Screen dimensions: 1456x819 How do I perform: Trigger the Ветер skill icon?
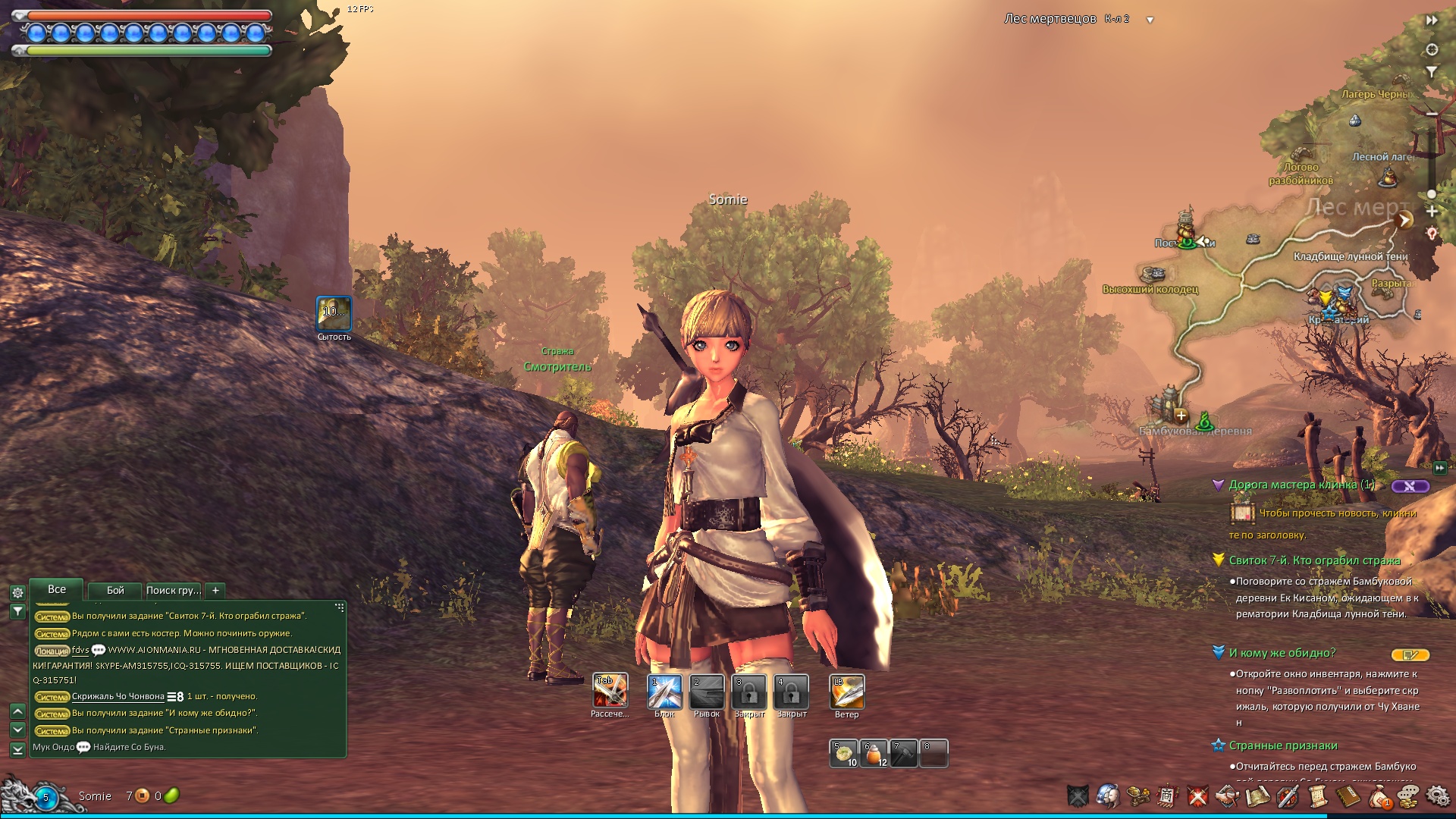click(x=846, y=692)
